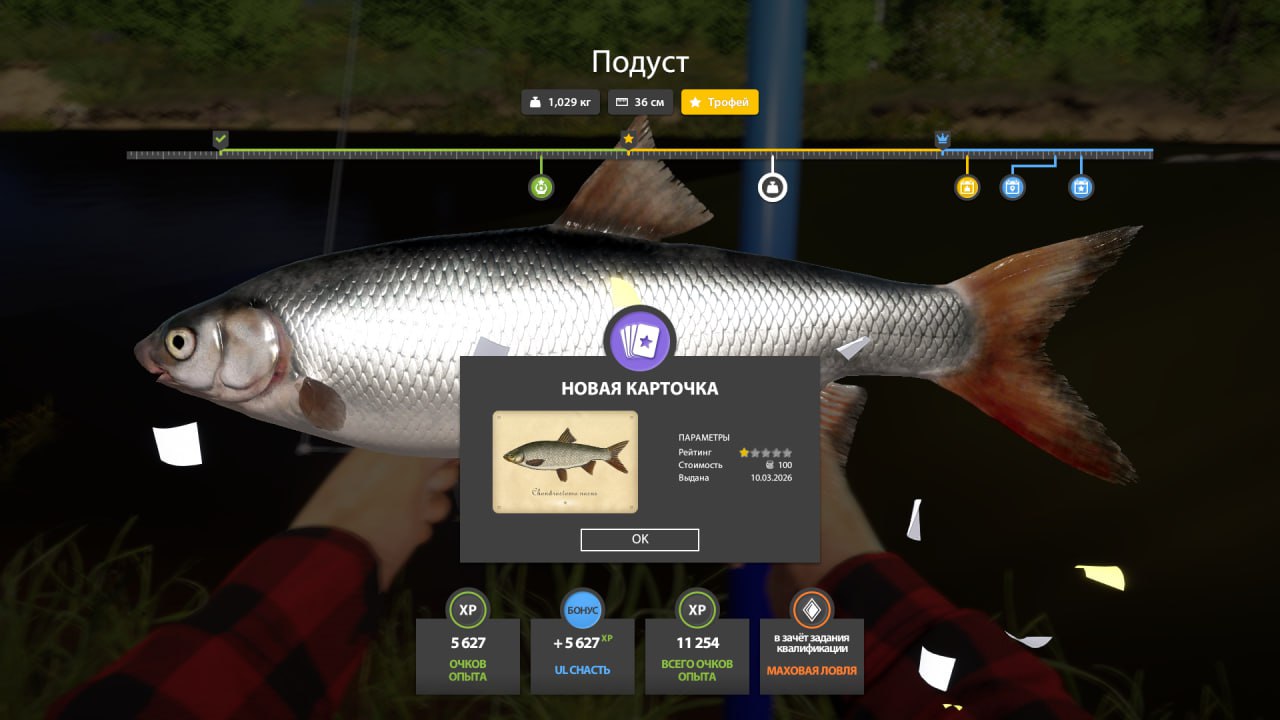
Task: Click the yellow Трофей badge
Action: (720, 102)
